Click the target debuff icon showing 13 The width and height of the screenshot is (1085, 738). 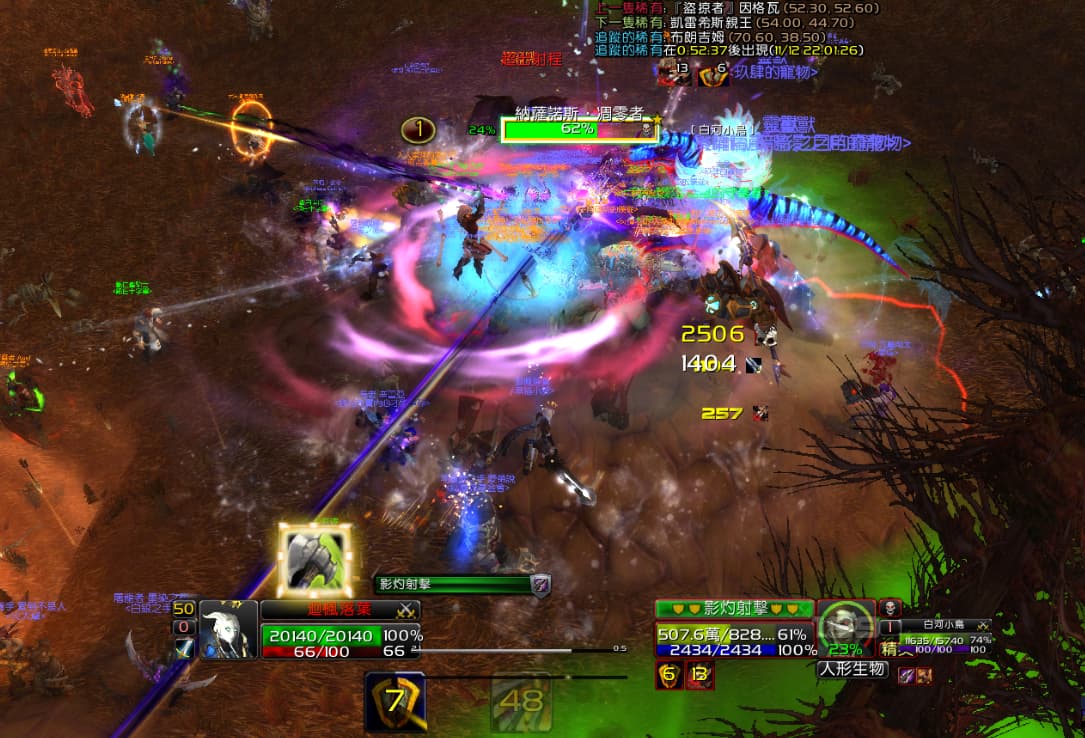[700, 675]
